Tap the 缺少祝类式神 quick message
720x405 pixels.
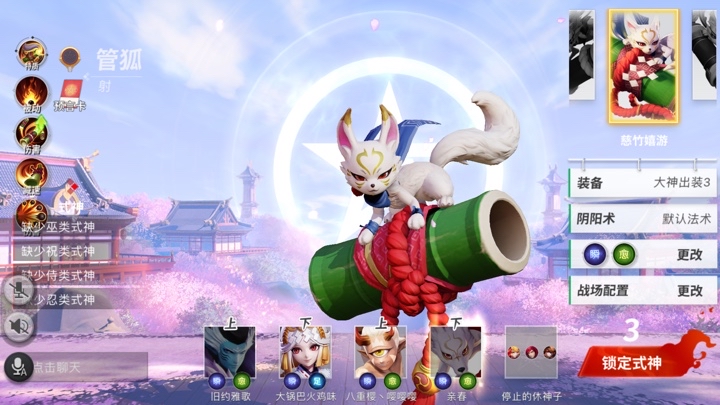(62, 251)
